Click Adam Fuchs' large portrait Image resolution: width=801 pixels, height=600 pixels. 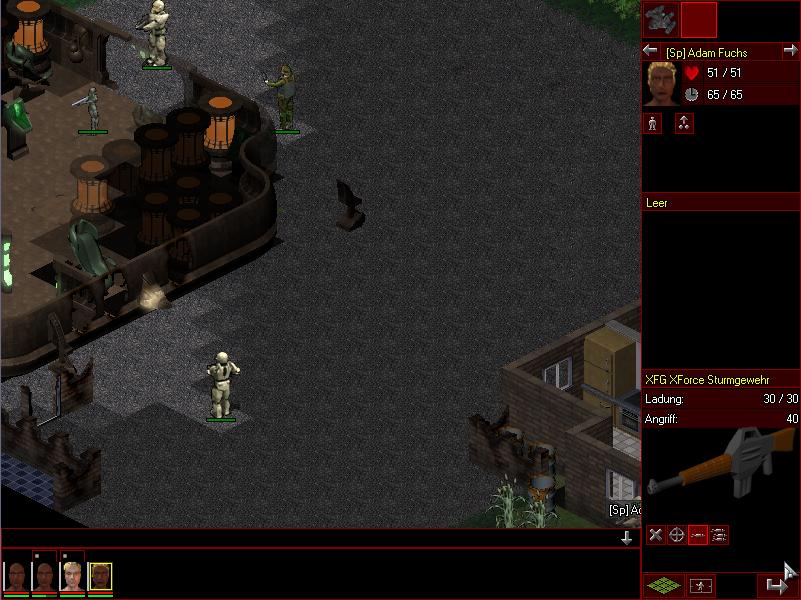click(660, 84)
